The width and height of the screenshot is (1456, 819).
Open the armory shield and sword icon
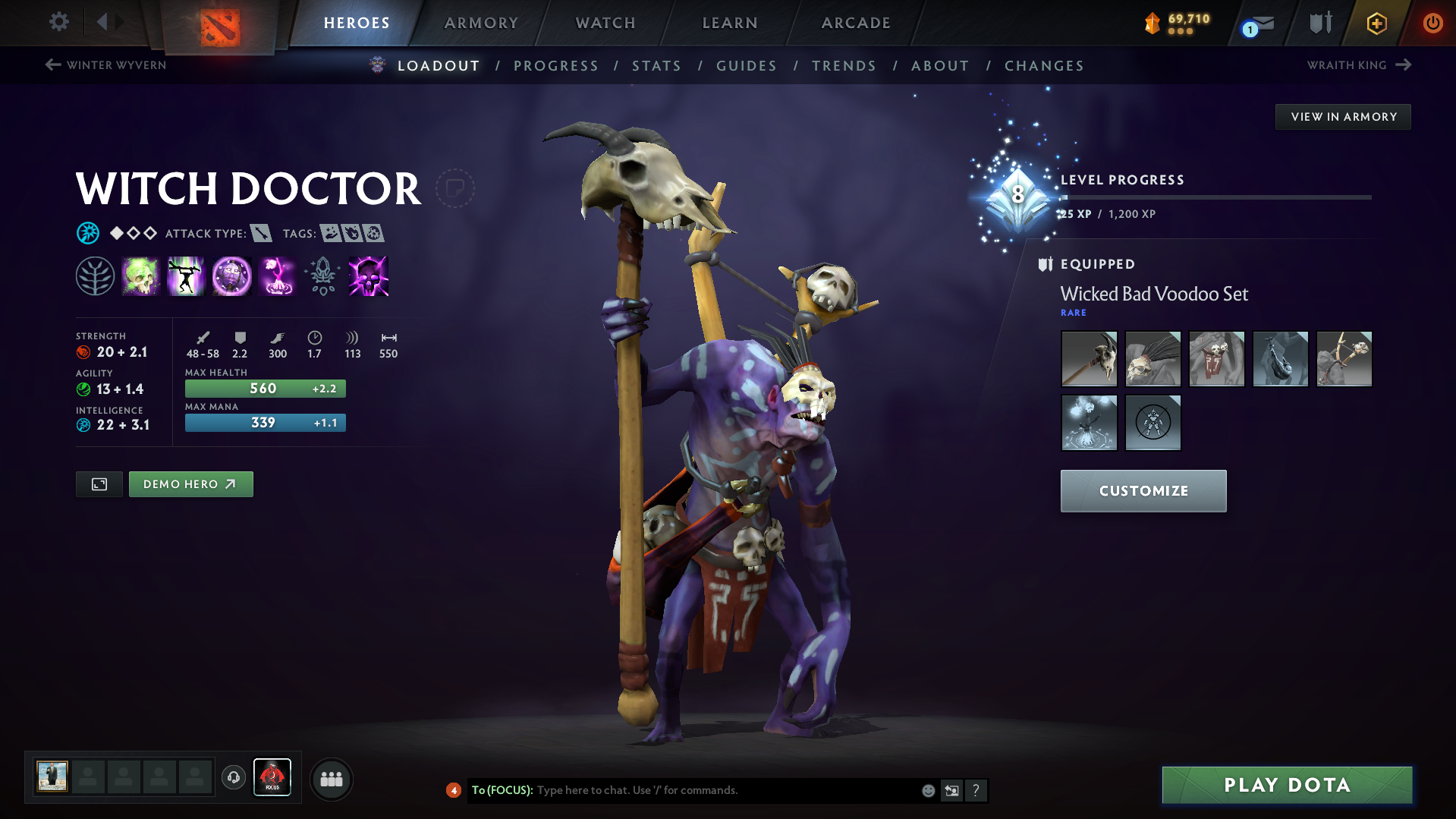[1319, 23]
